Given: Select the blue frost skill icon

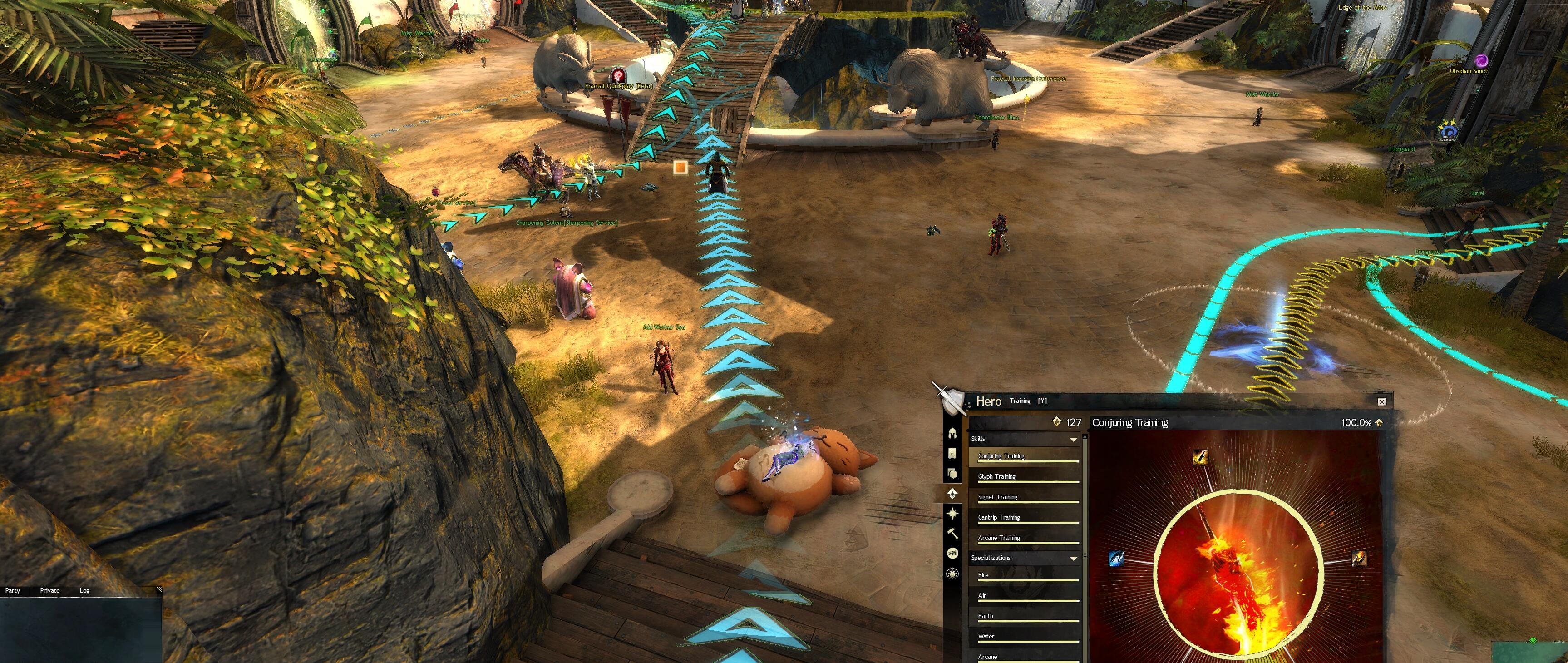Looking at the screenshot, I should tap(1116, 558).
